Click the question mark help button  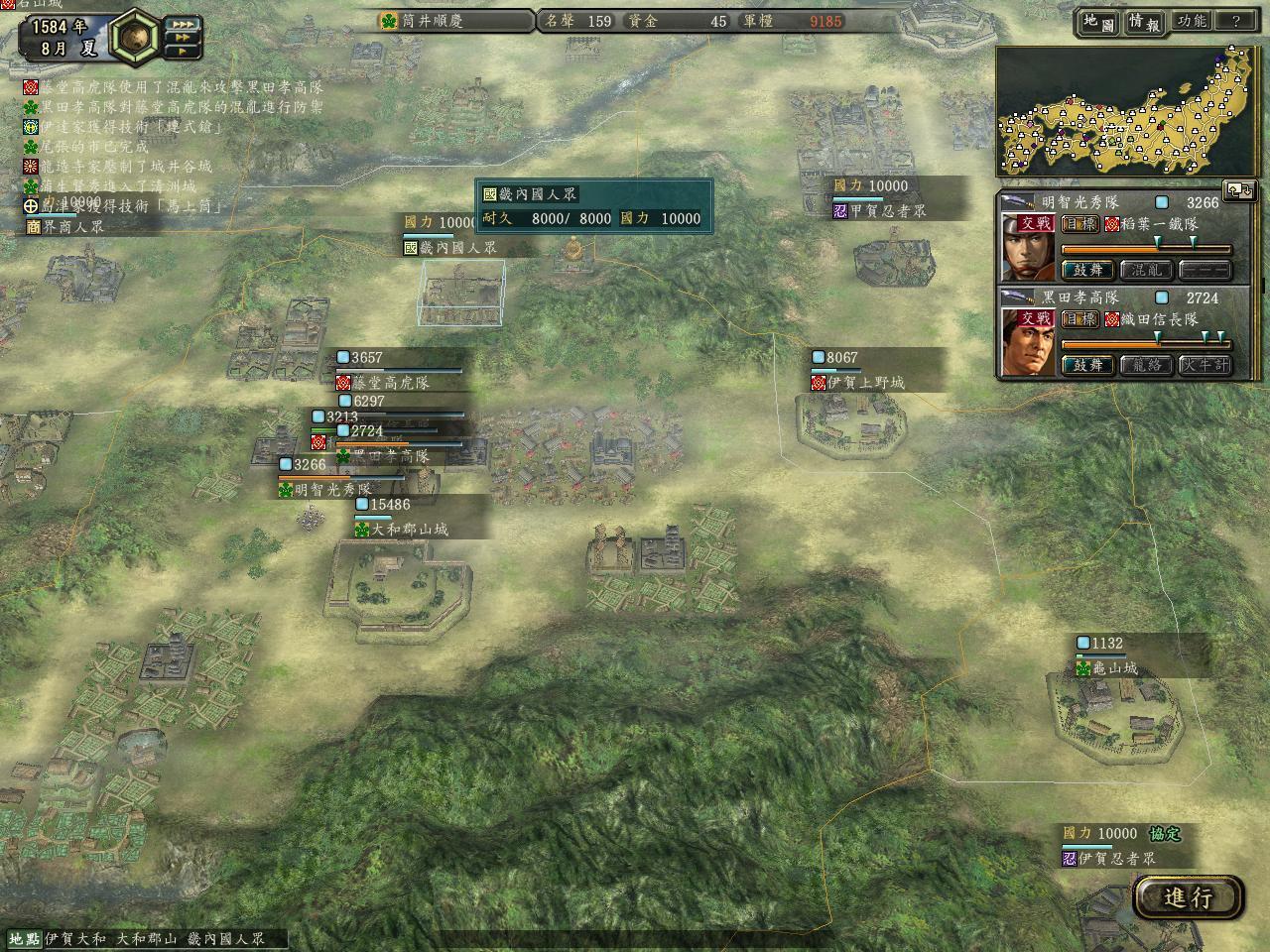(x=1236, y=21)
